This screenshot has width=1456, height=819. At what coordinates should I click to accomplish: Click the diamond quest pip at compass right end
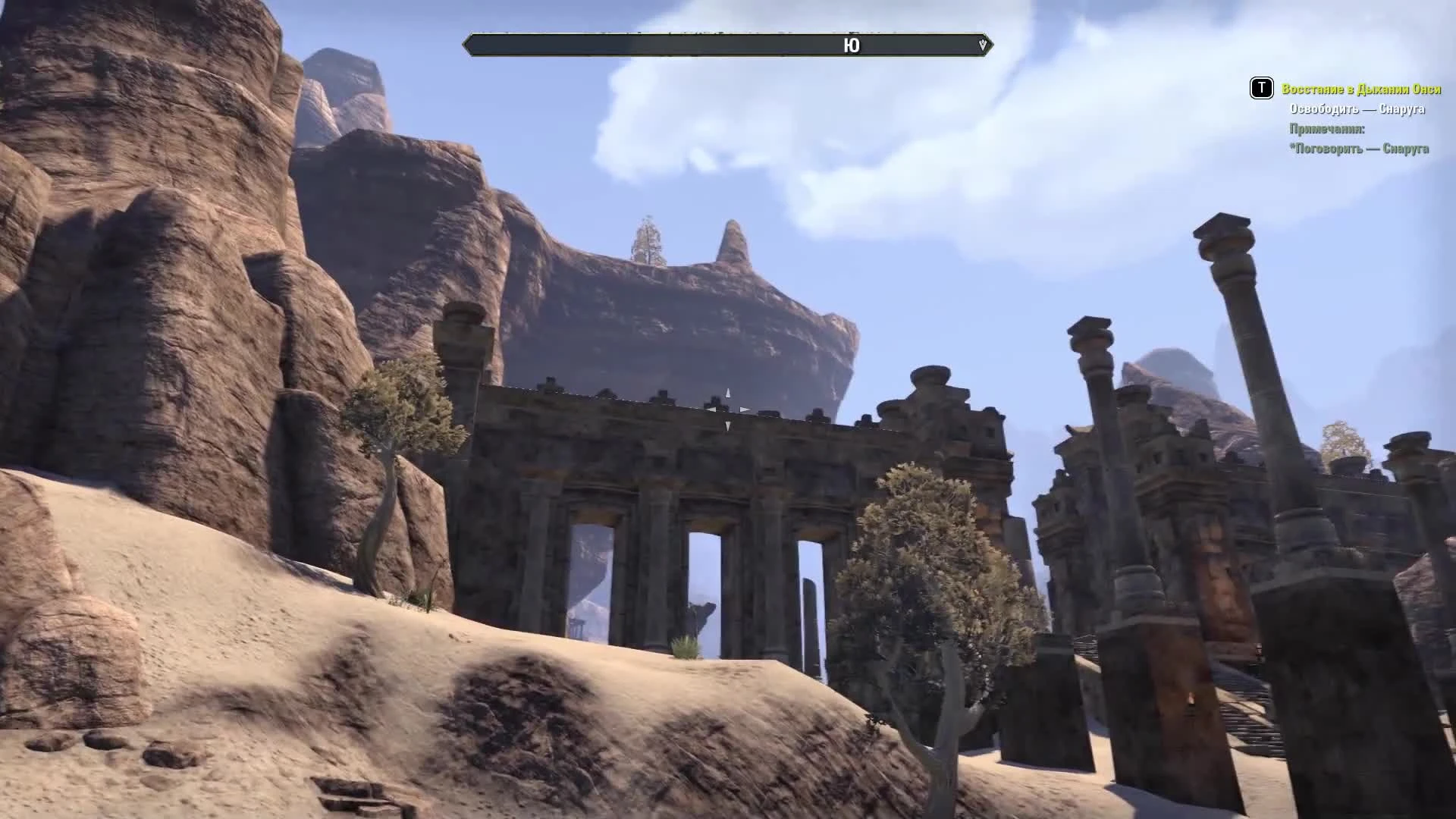click(983, 45)
